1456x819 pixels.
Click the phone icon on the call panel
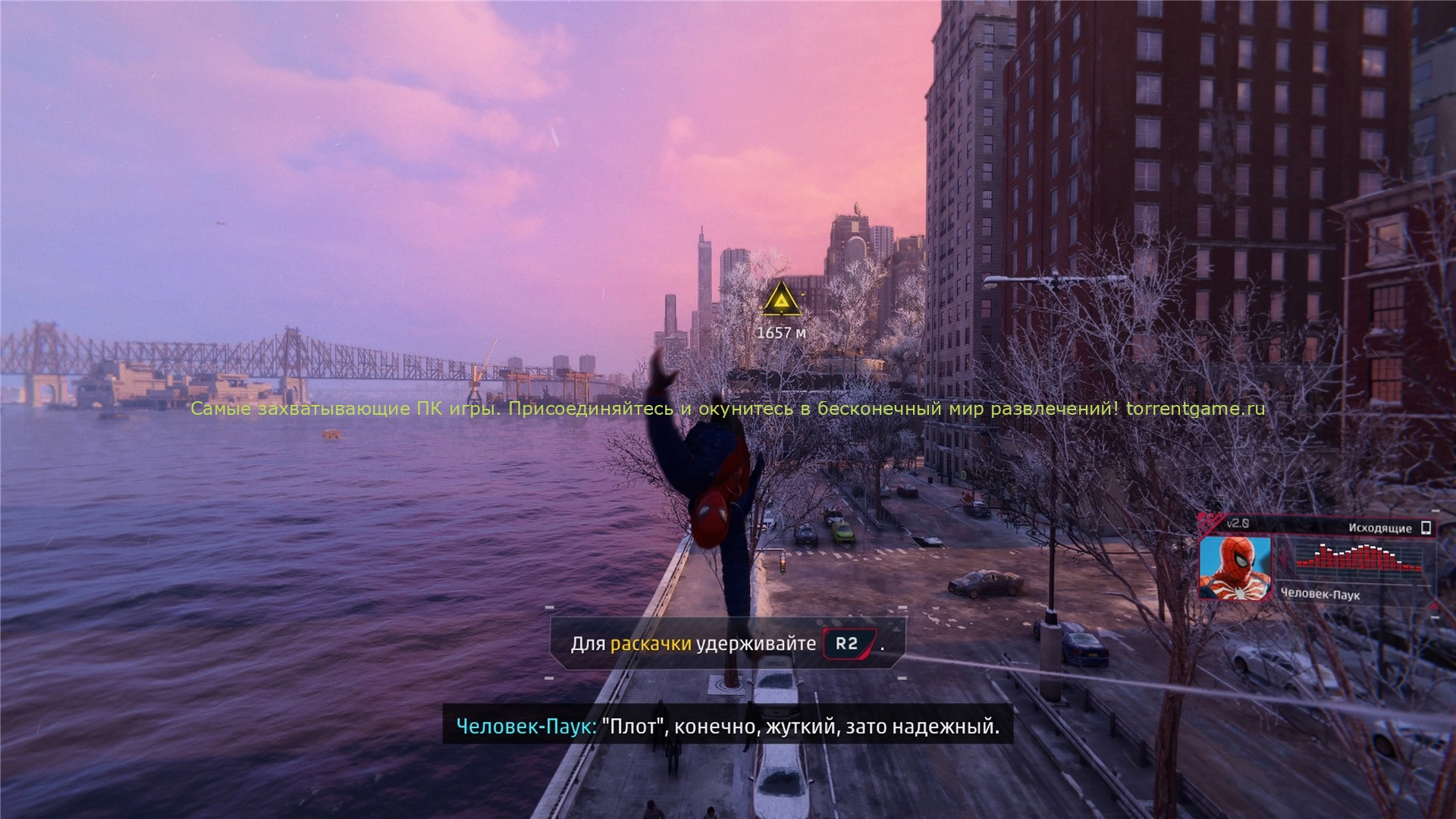click(1426, 527)
